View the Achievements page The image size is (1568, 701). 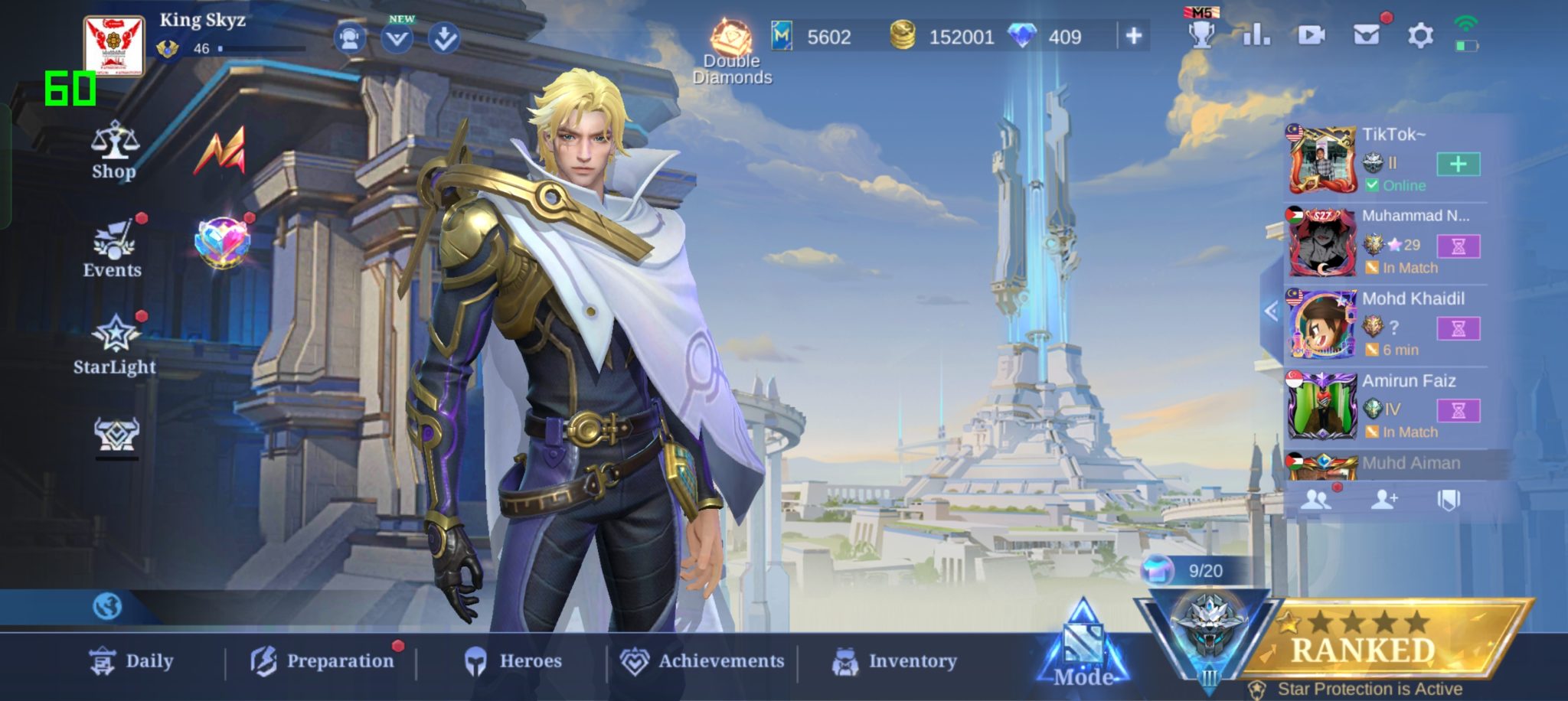click(x=702, y=661)
